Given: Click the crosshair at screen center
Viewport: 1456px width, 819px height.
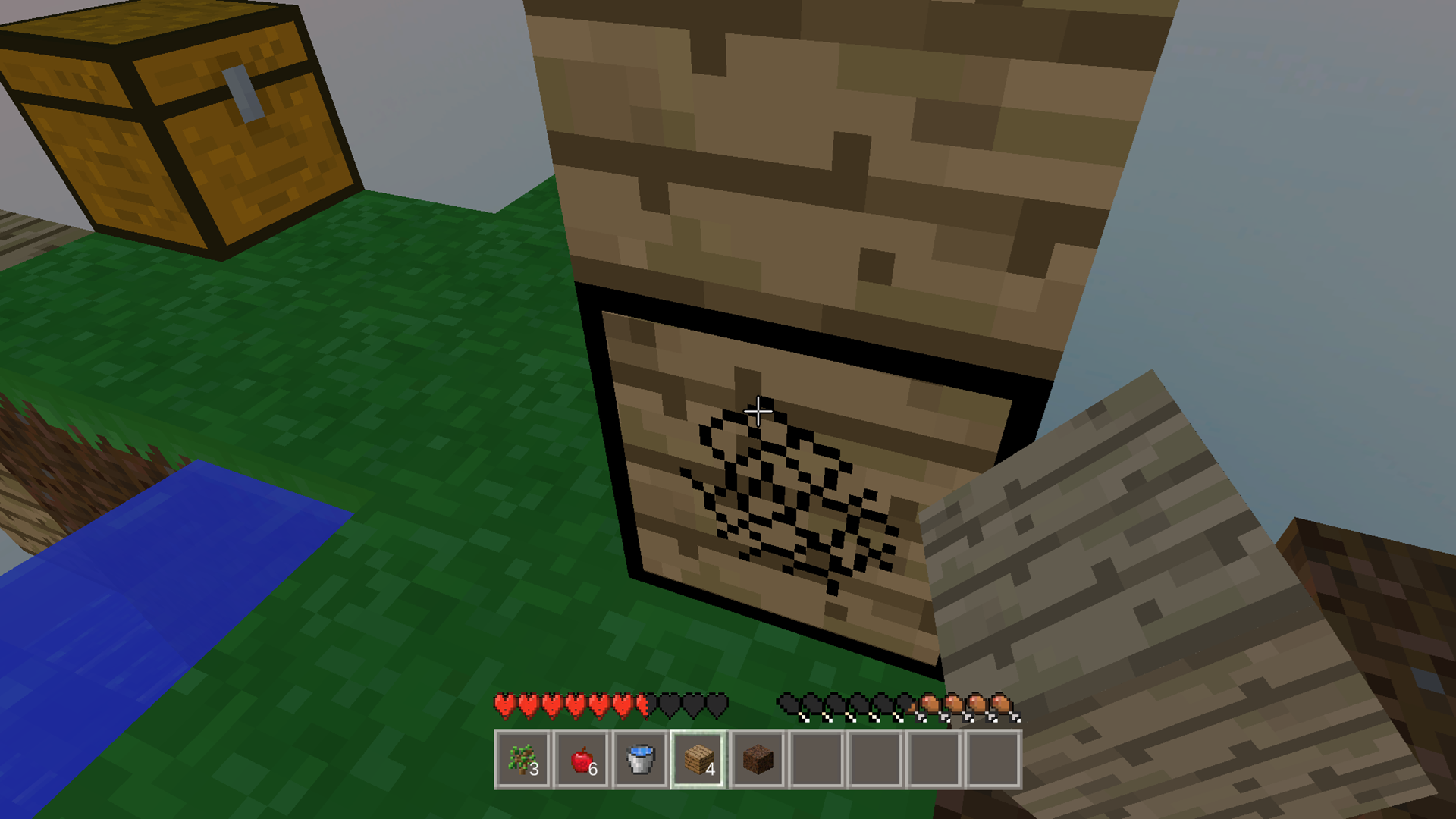Looking at the screenshot, I should pyautogui.click(x=758, y=409).
